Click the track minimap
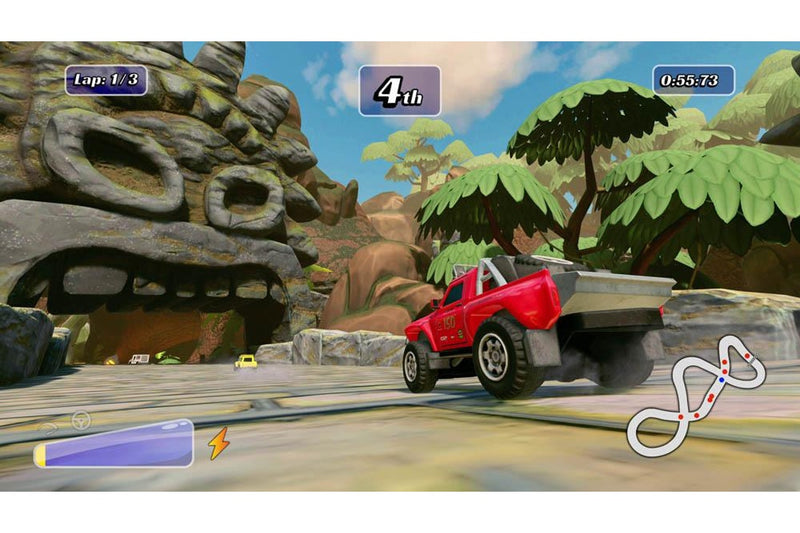800x533 pixels. [x=696, y=392]
